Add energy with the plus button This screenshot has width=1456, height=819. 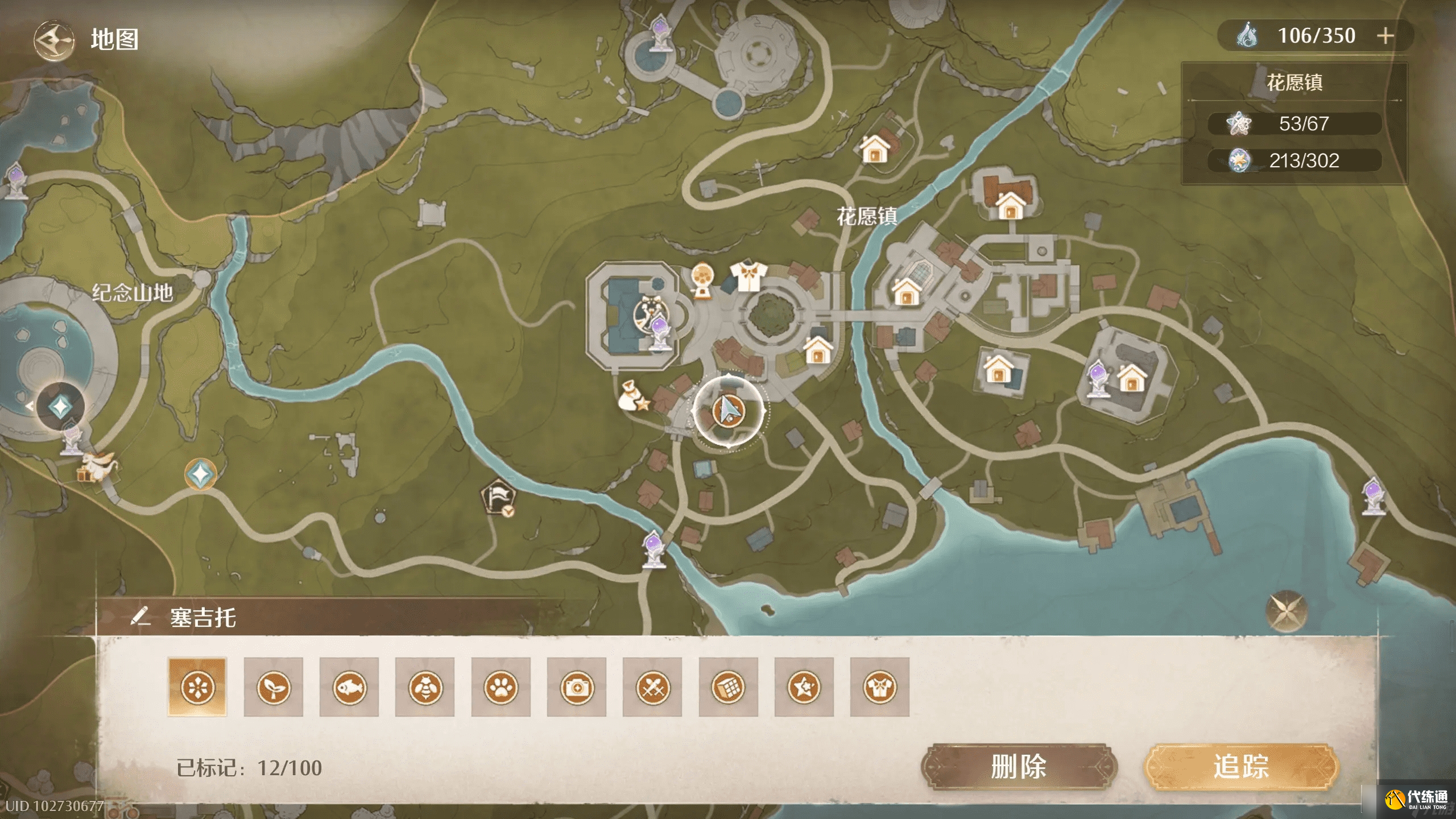[1385, 36]
